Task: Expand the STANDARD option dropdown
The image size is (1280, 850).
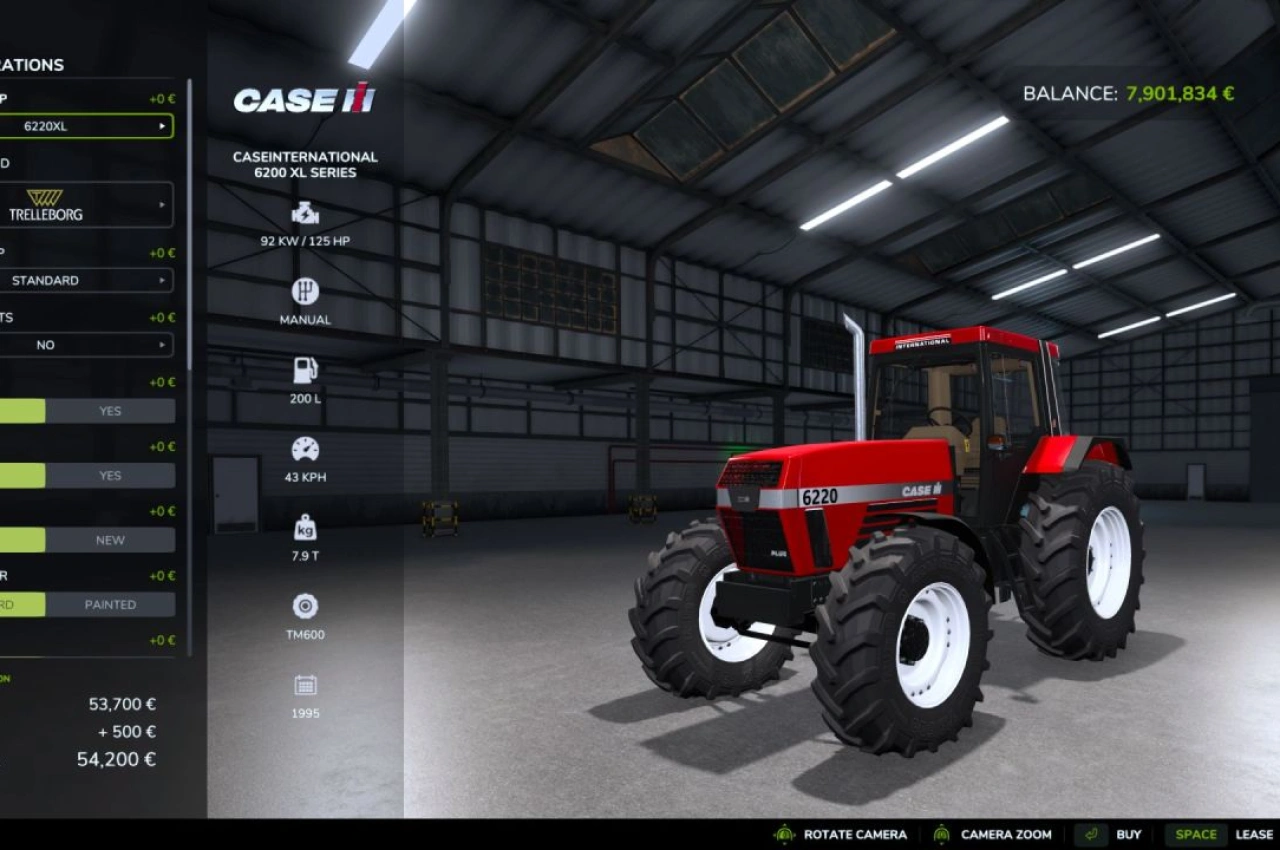Action: [x=85, y=280]
